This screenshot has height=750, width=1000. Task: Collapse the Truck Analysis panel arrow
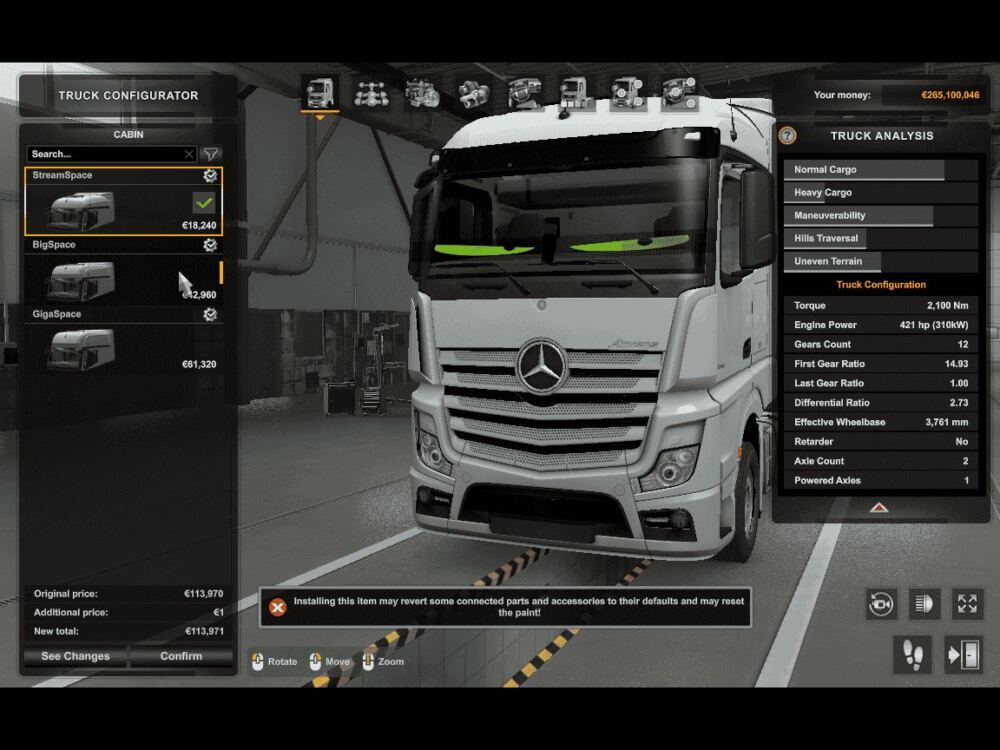[879, 507]
